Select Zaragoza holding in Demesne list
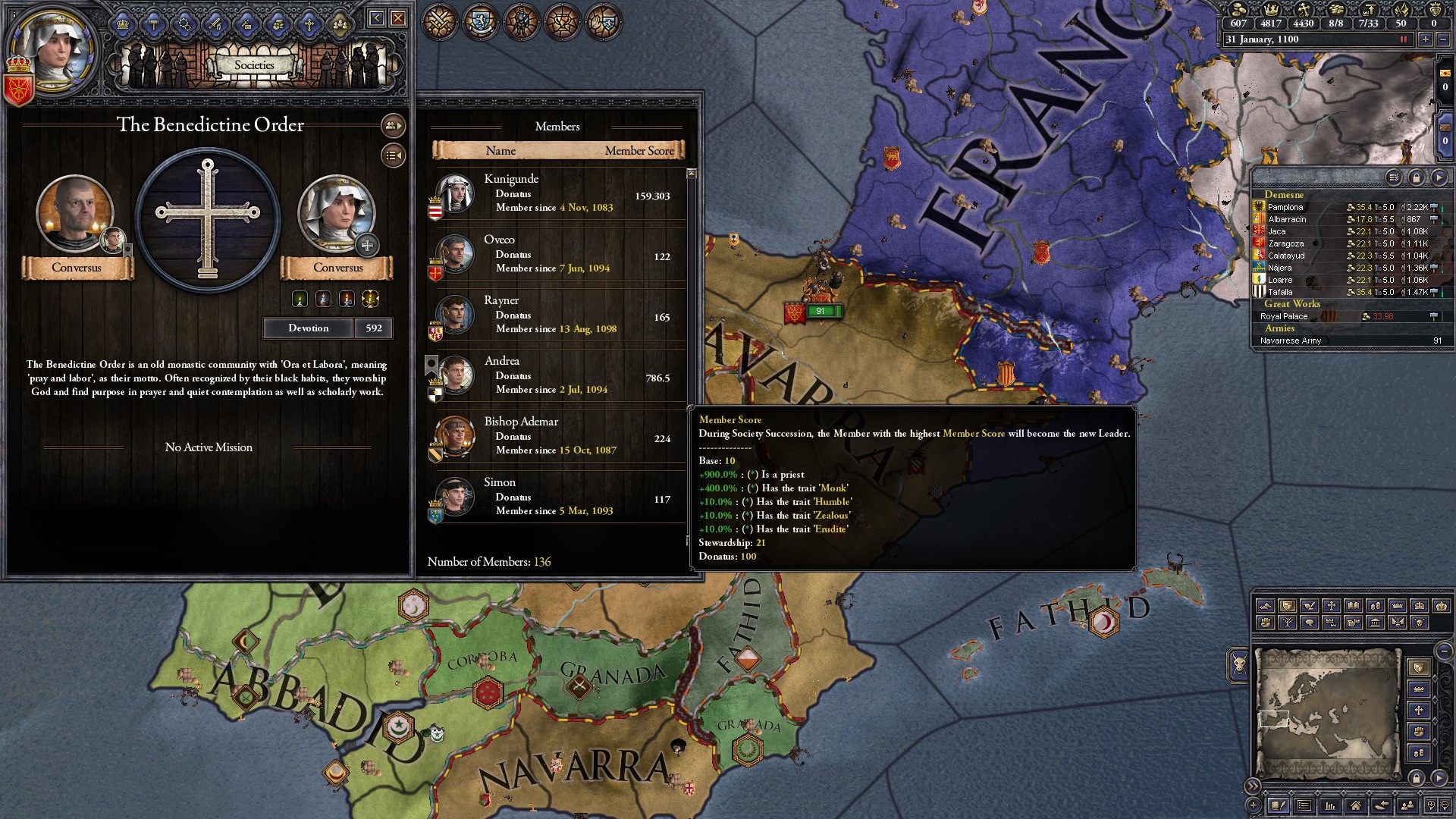1456x819 pixels. point(1285,243)
